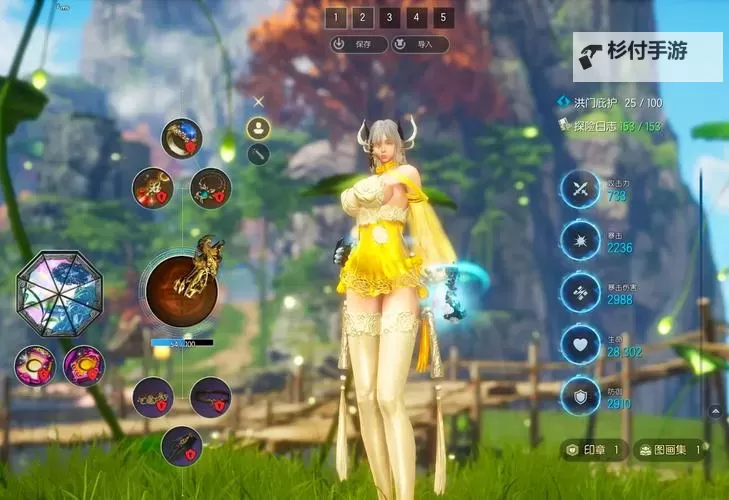The image size is (729, 500).
Task: Open the 印章 seal button
Action: (595, 451)
